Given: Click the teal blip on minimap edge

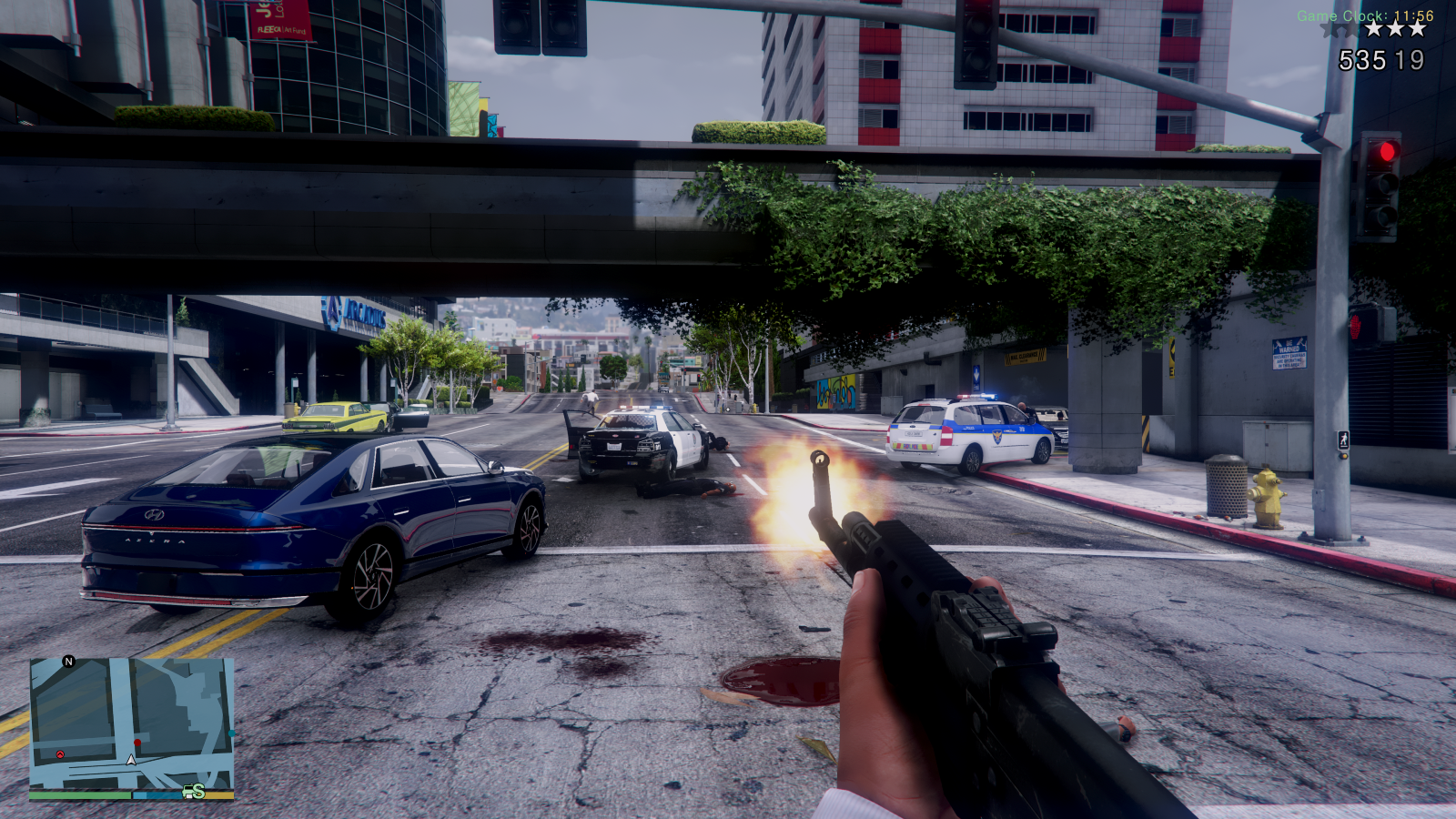Looking at the screenshot, I should [232, 733].
